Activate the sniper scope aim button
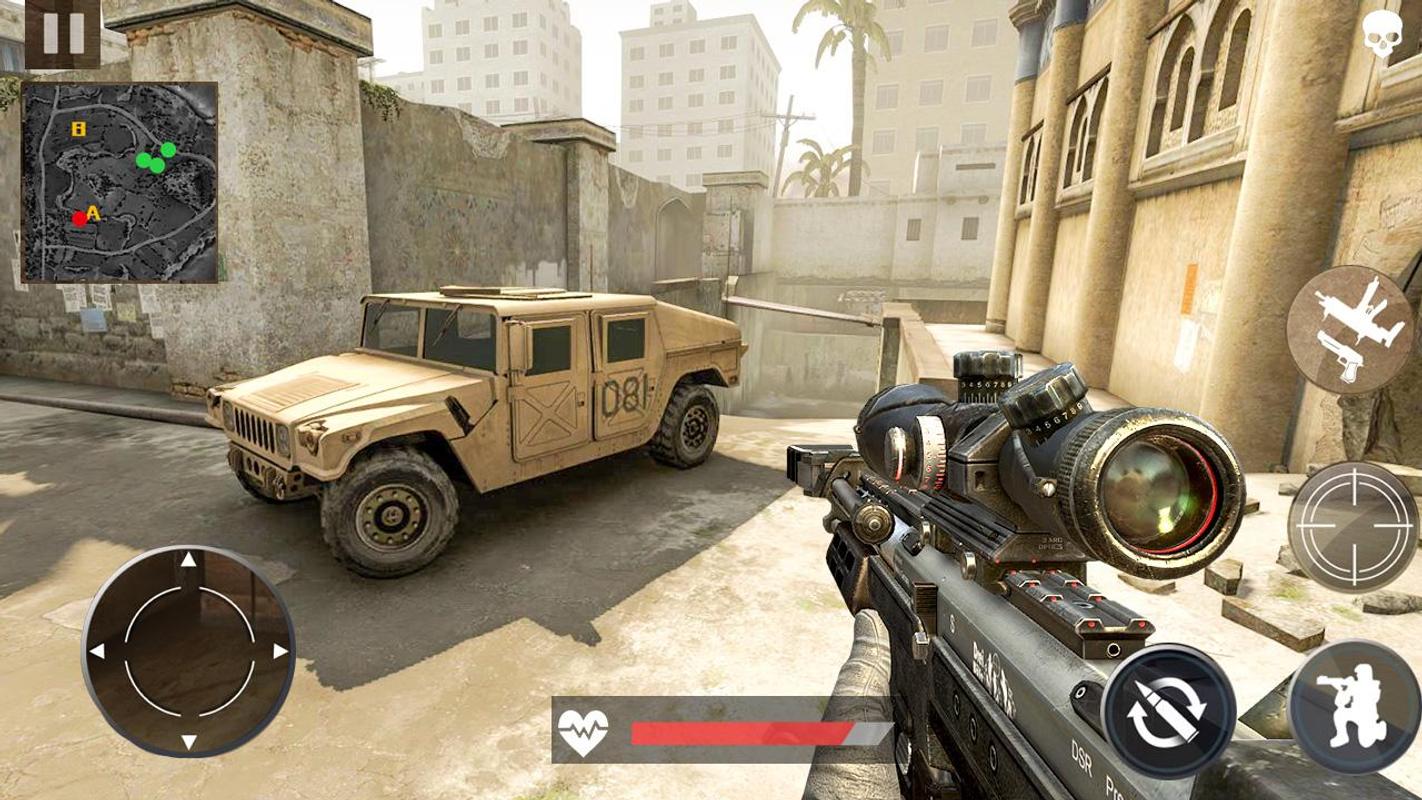This screenshot has width=1422, height=800. coord(1352,527)
